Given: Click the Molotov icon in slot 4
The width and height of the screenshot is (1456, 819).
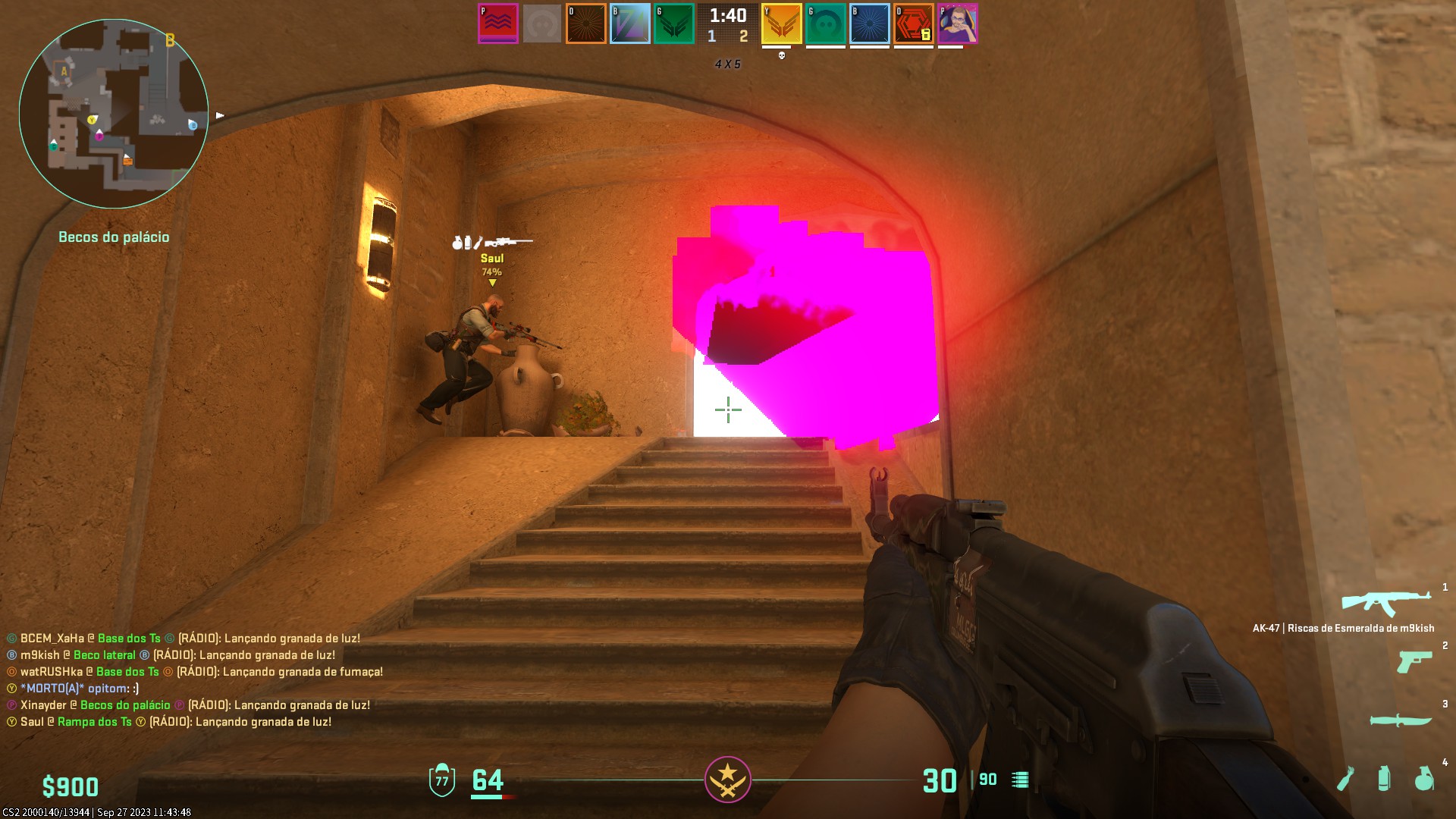Looking at the screenshot, I should (x=1345, y=778).
